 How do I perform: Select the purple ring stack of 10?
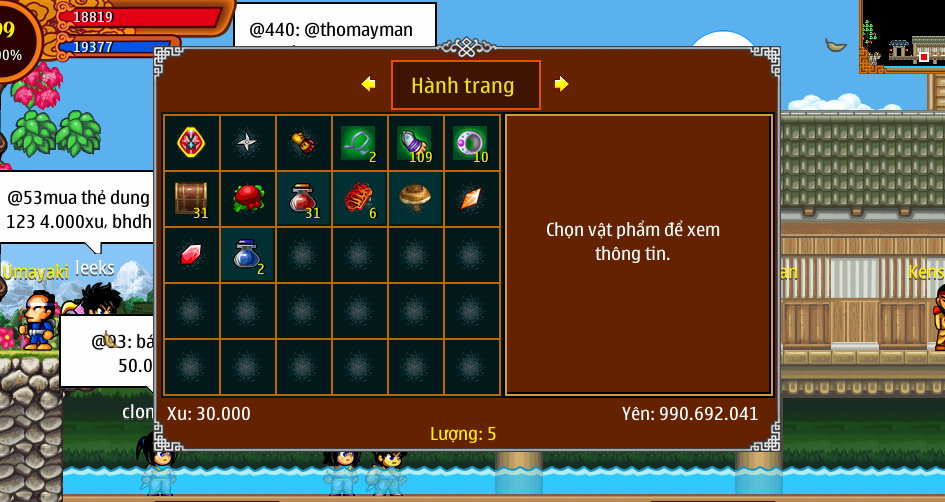click(471, 142)
